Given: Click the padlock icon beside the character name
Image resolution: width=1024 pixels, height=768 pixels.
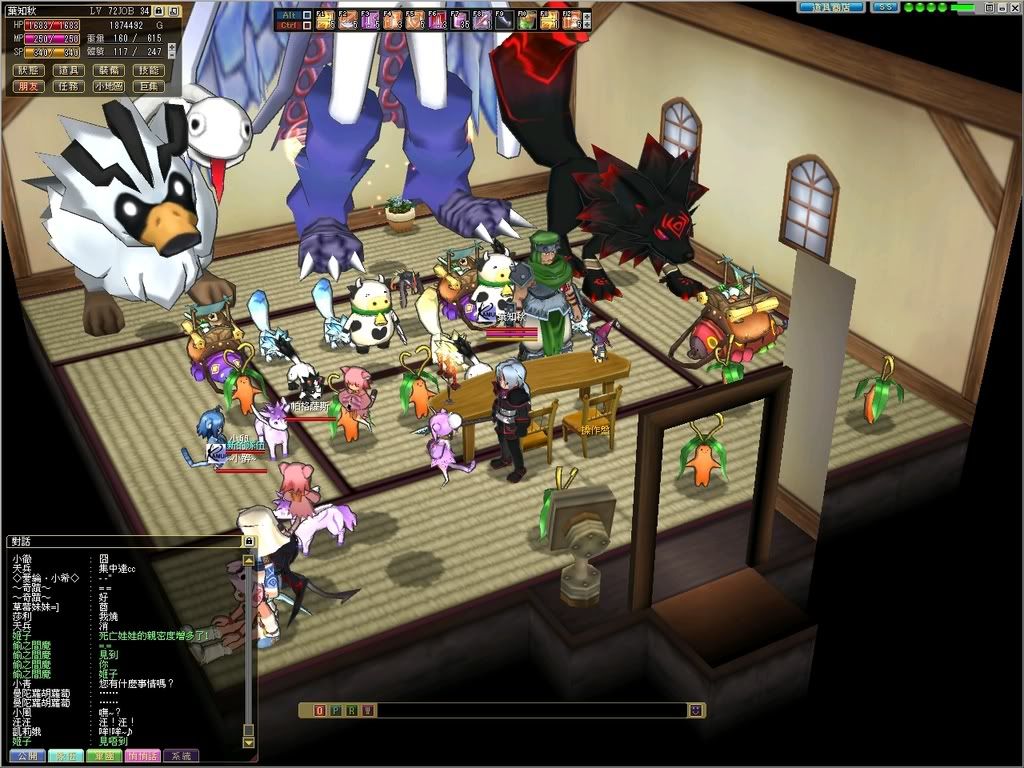Looking at the screenshot, I should click(159, 10).
